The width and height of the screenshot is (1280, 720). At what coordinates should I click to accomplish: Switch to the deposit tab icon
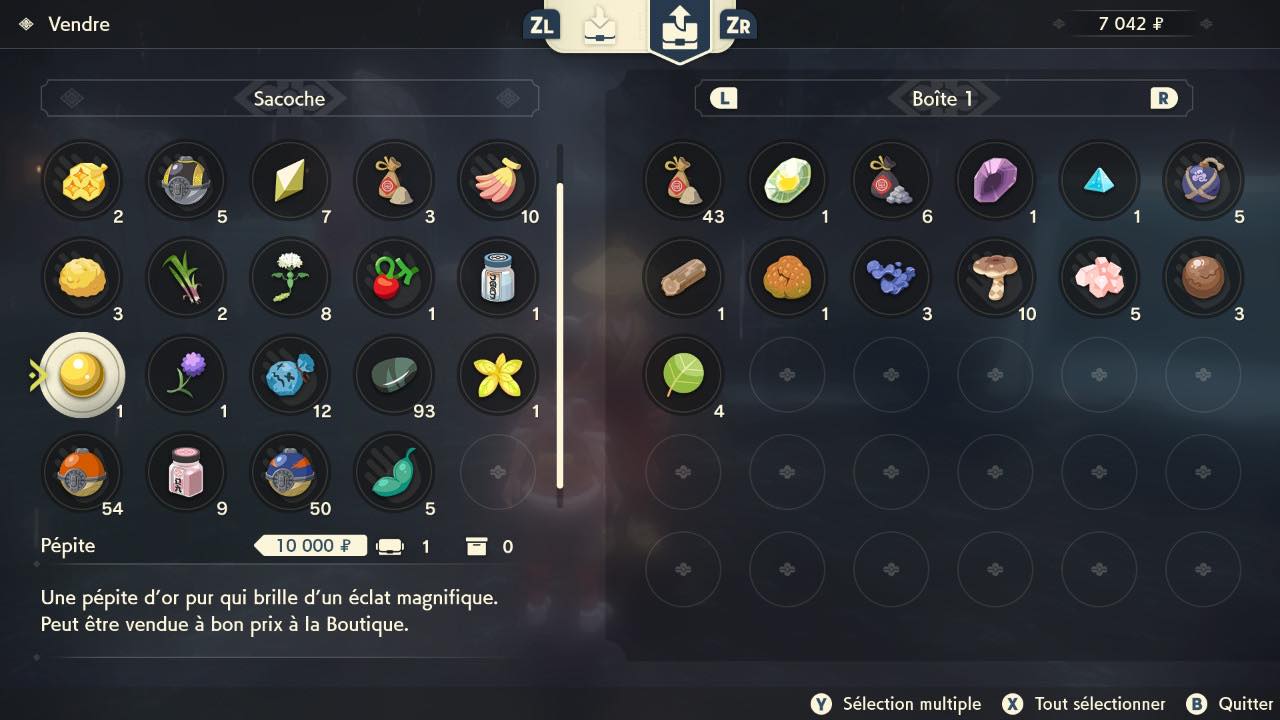tap(600, 26)
